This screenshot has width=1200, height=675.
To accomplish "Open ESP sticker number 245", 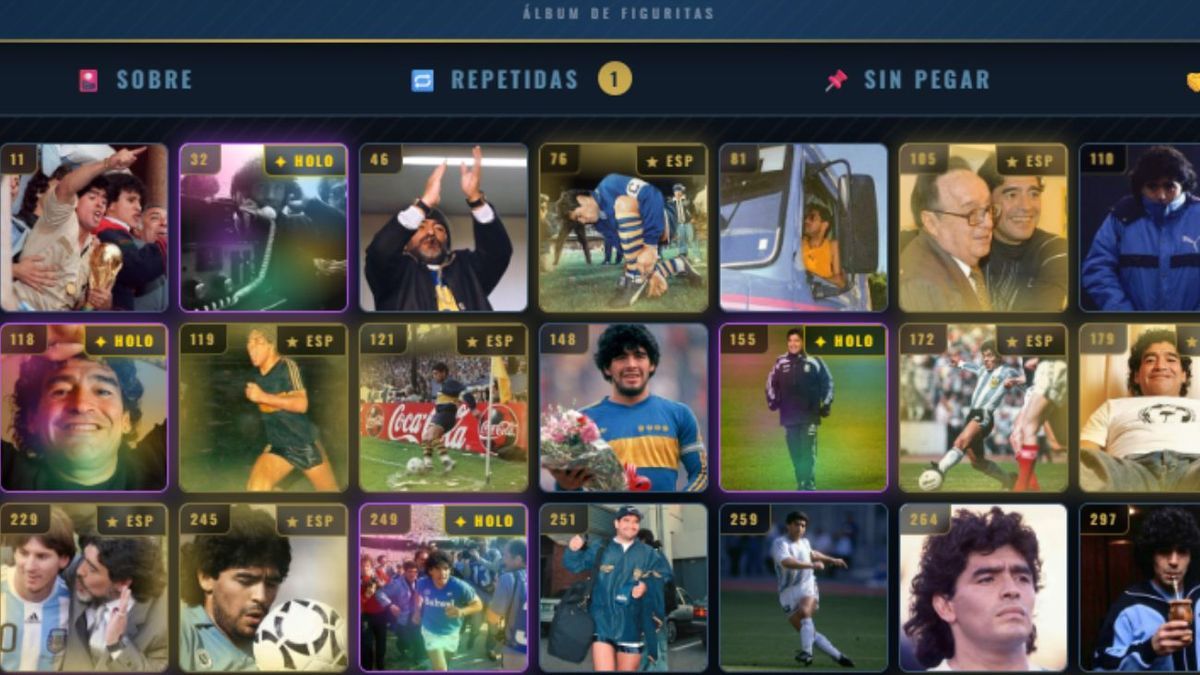I will [264, 588].
